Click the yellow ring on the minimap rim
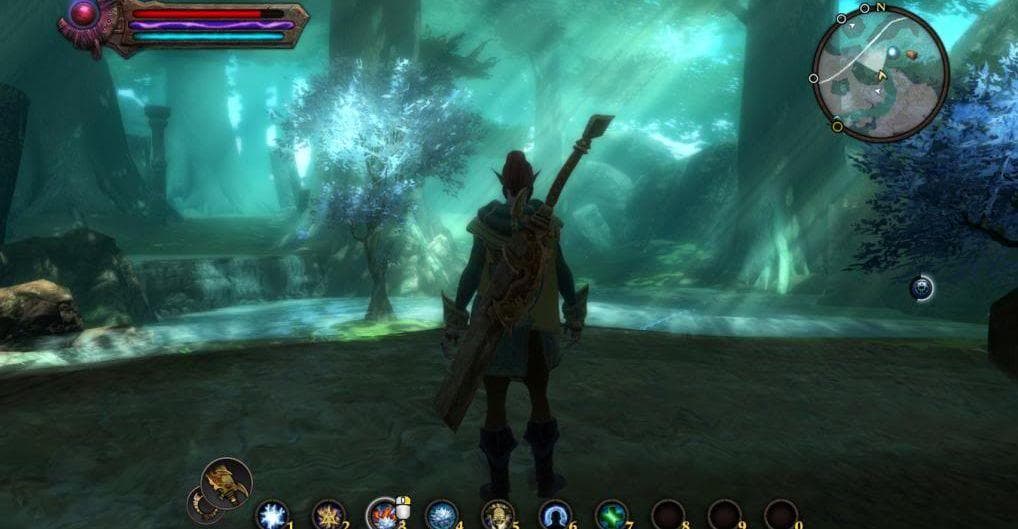 (837, 126)
